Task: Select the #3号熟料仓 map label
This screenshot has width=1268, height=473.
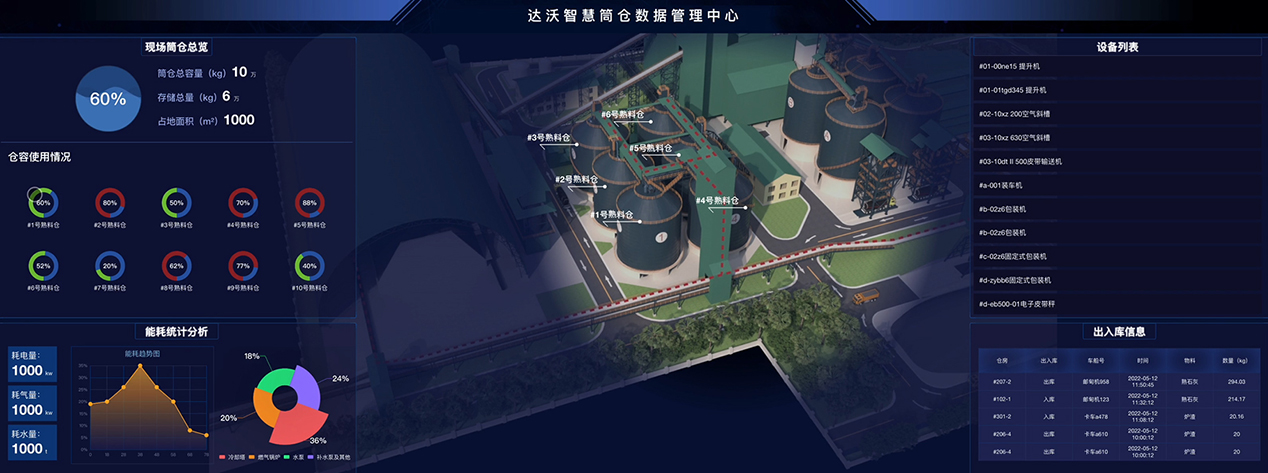Action: click(x=548, y=137)
